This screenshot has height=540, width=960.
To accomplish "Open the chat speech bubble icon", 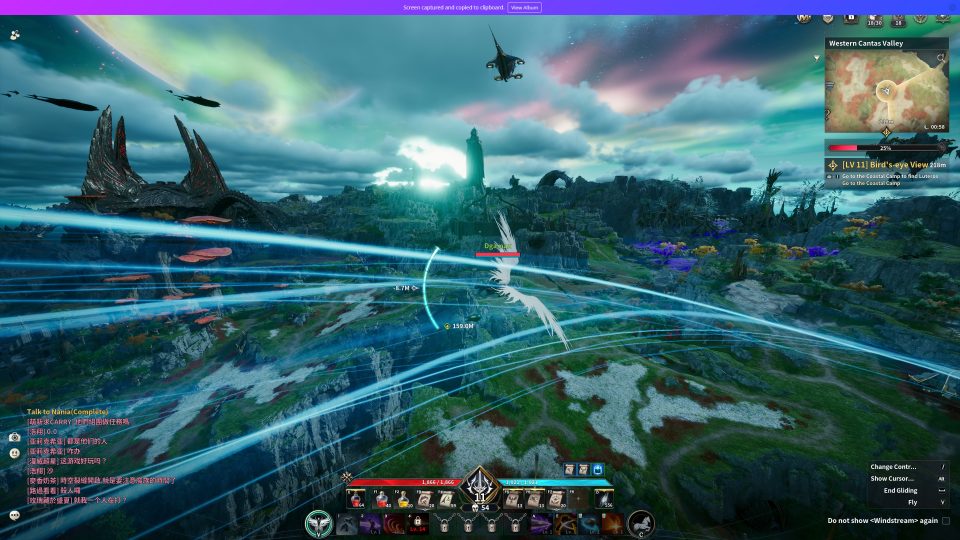I will tap(15, 515).
